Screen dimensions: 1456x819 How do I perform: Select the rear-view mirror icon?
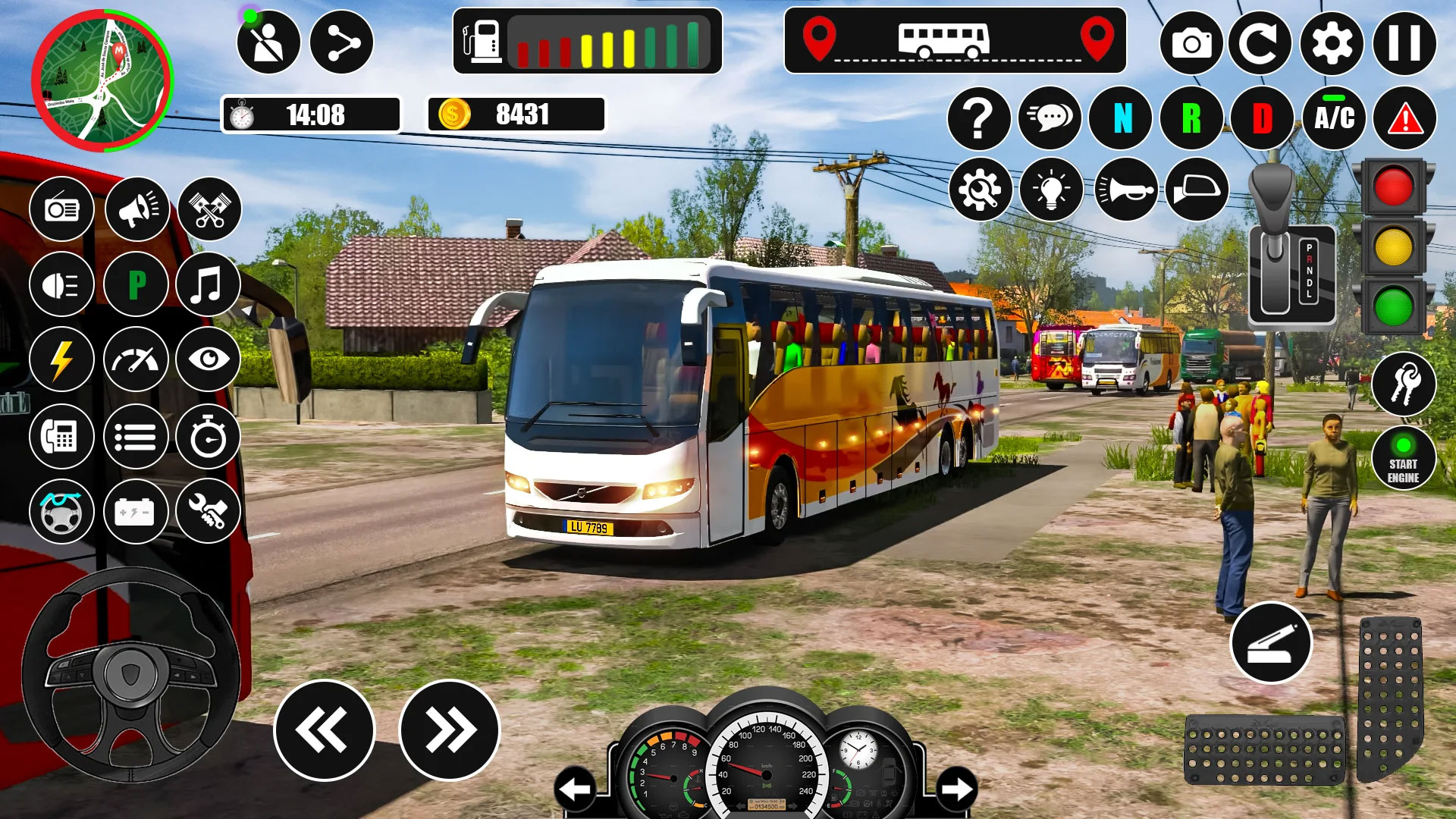click(x=1196, y=190)
